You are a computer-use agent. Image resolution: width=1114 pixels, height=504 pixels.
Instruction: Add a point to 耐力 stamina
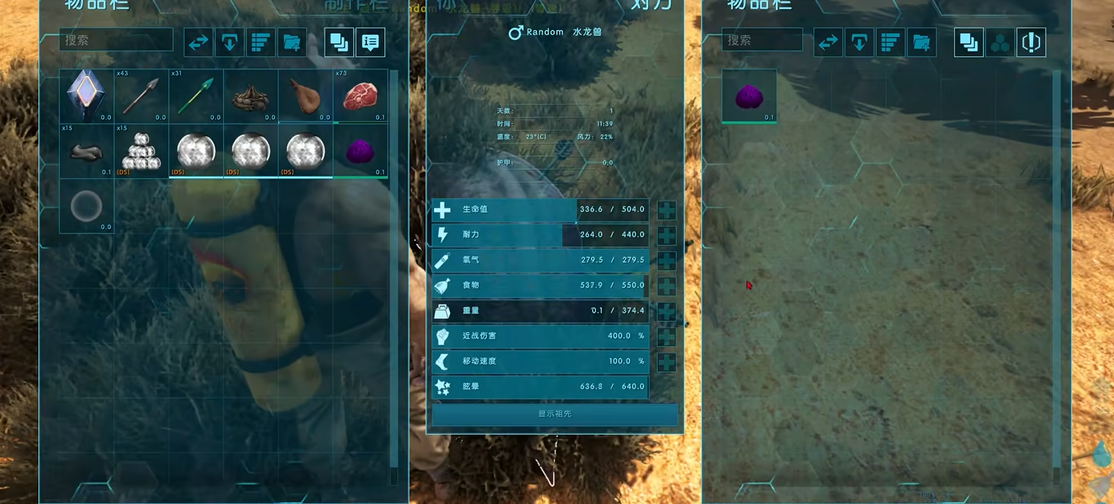pyautogui.click(x=666, y=235)
